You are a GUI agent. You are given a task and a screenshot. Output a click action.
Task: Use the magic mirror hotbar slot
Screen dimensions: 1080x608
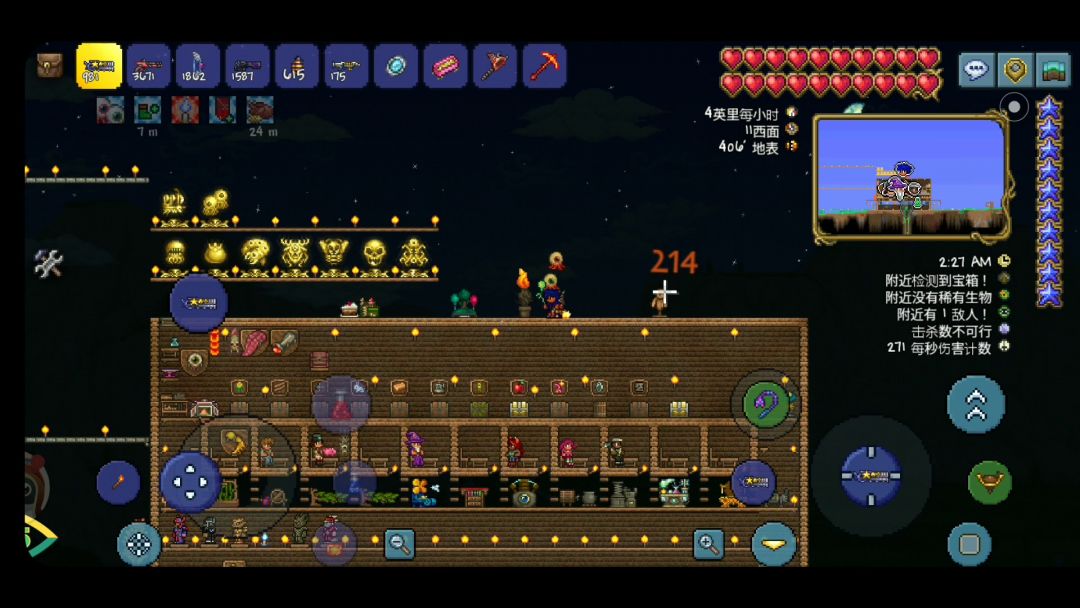pos(396,66)
